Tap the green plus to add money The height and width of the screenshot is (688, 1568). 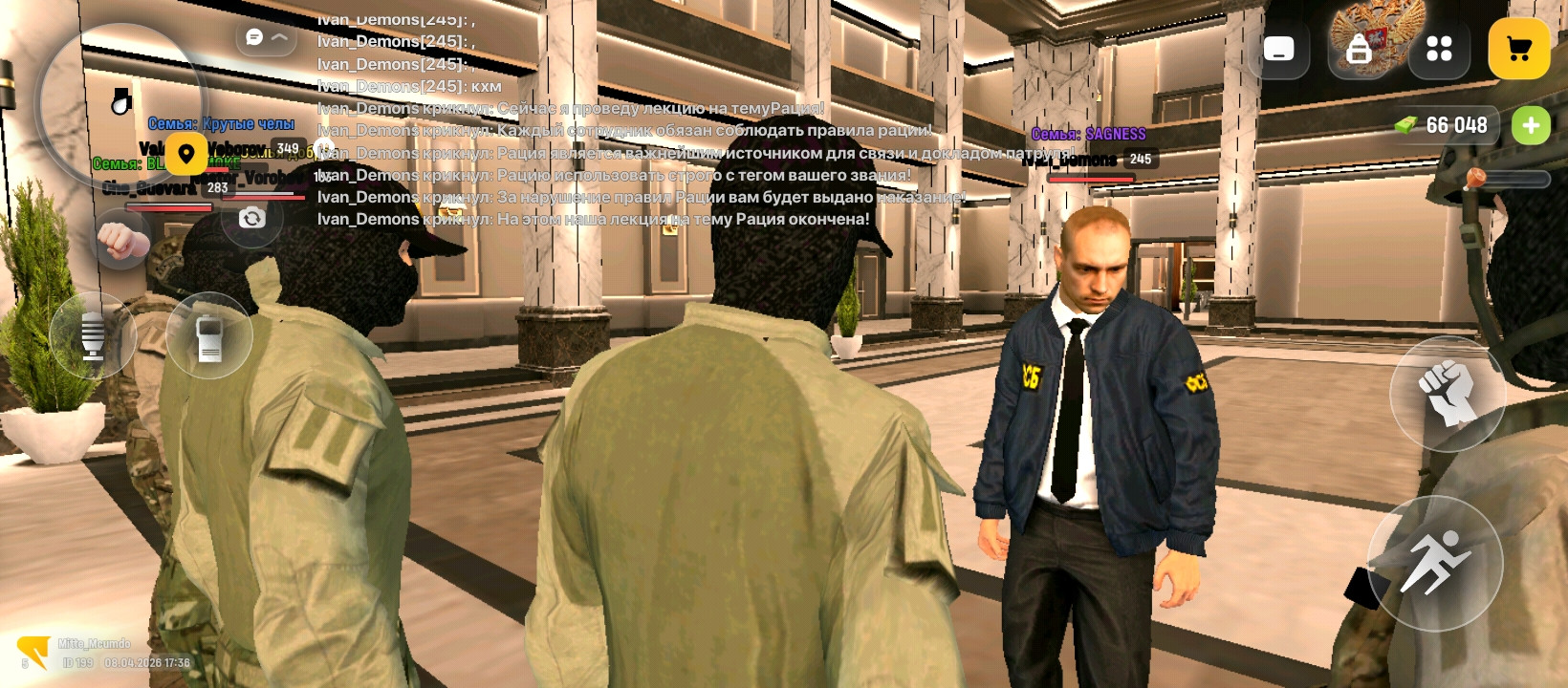pos(1532,125)
